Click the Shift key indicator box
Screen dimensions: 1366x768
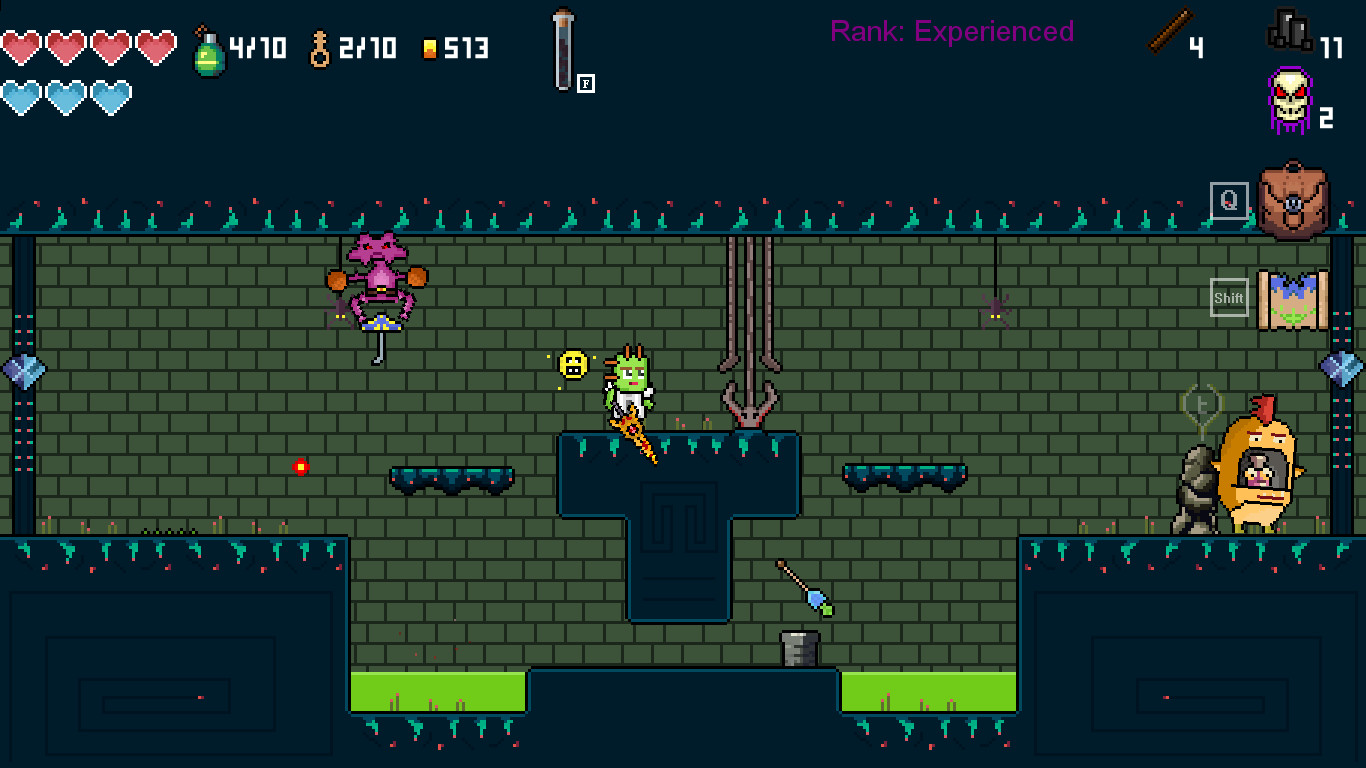tap(1229, 297)
